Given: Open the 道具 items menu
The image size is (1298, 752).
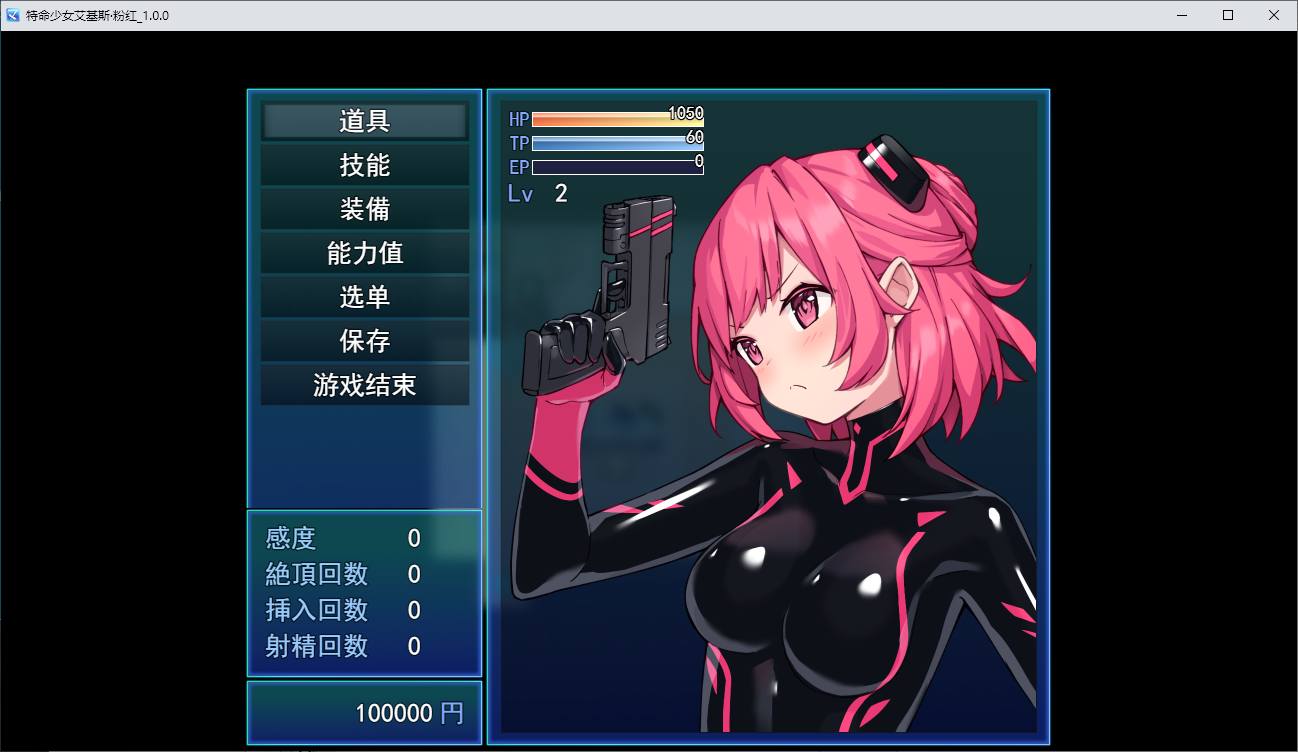Looking at the screenshot, I should pyautogui.click(x=365, y=122).
